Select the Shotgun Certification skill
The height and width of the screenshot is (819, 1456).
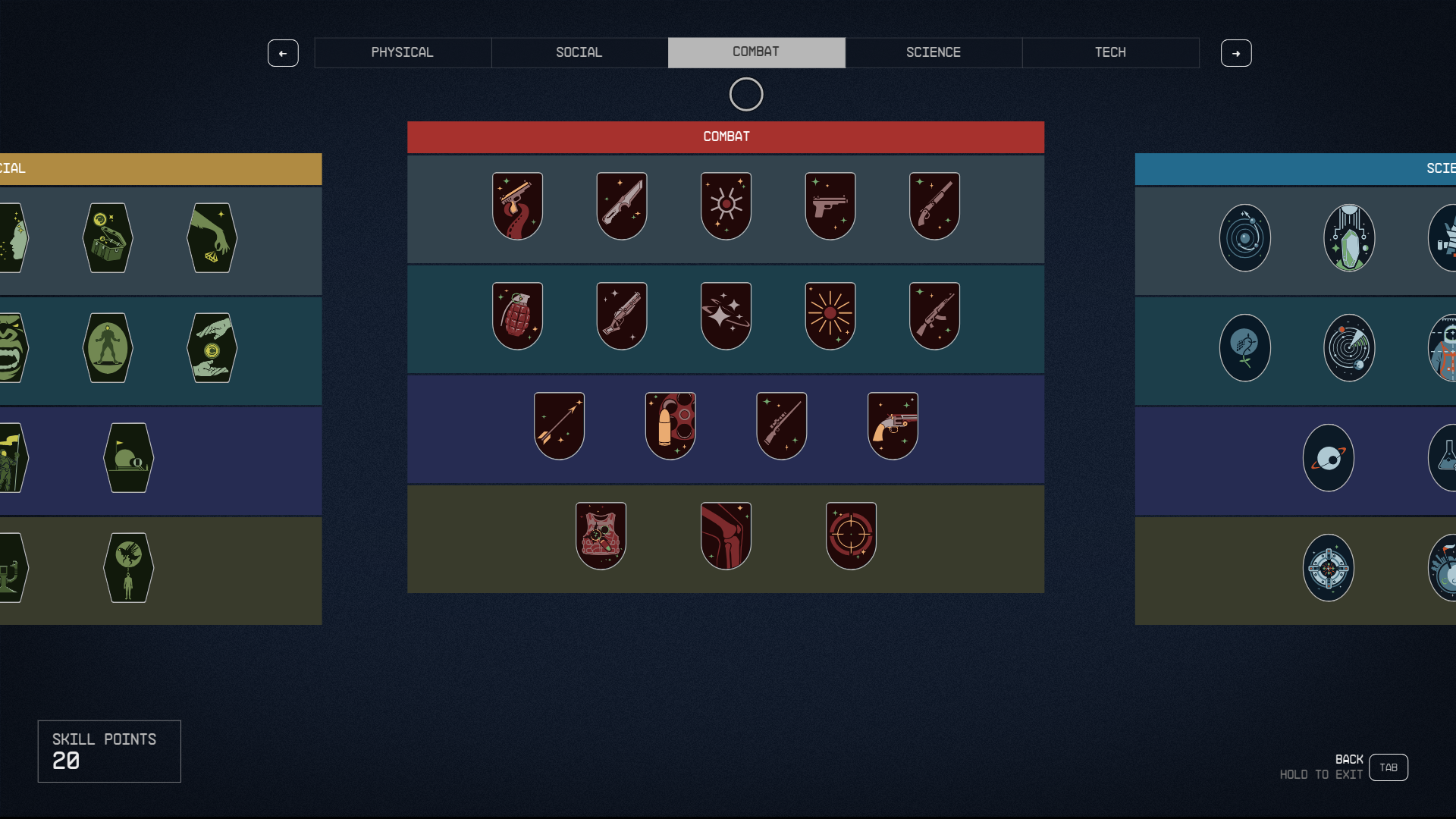click(x=934, y=205)
